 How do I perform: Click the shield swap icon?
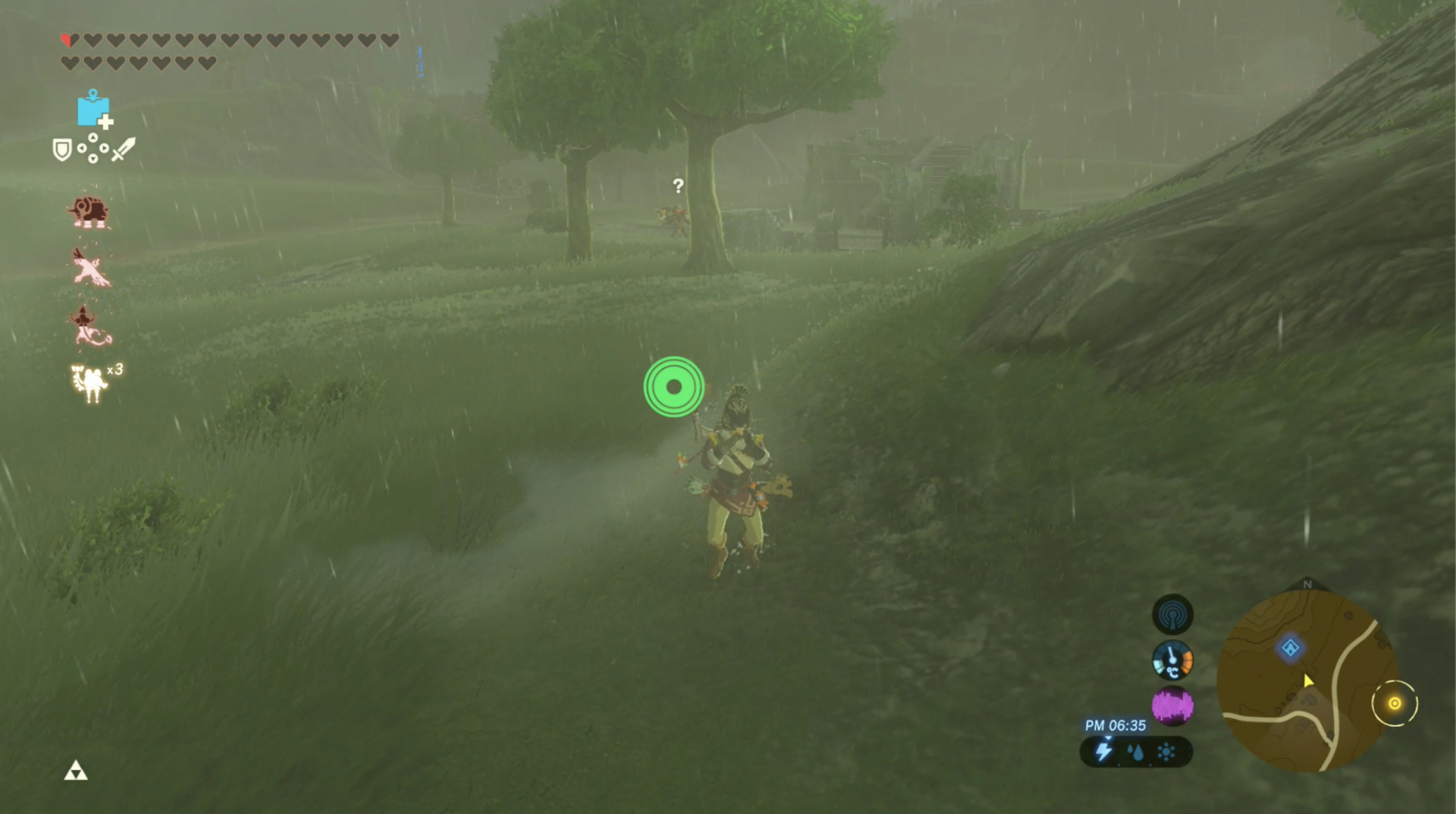coord(63,149)
